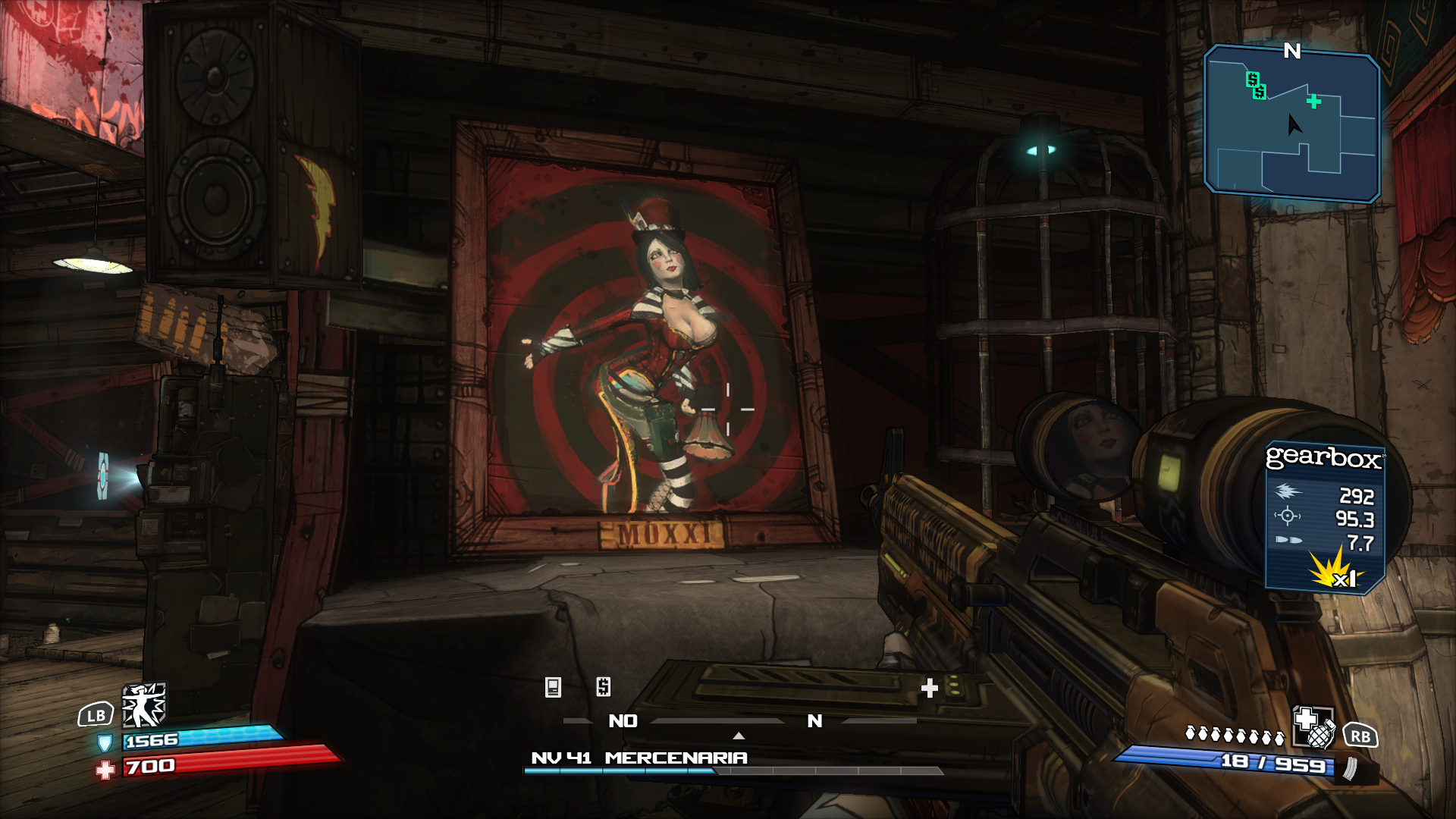Click the white plus compass icon

929,688
